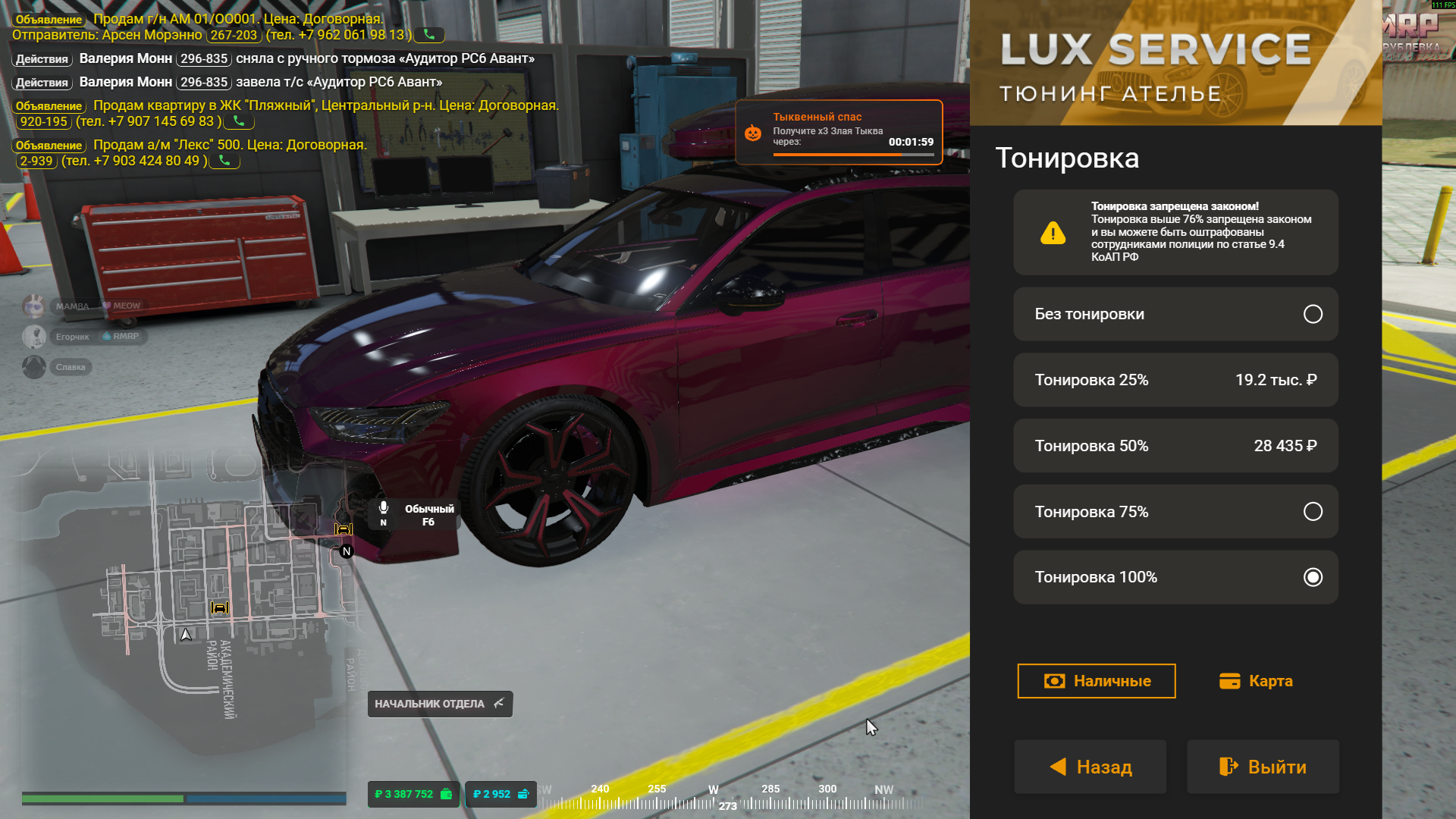Go back with the Назад button
1456x819 pixels.
(x=1090, y=767)
